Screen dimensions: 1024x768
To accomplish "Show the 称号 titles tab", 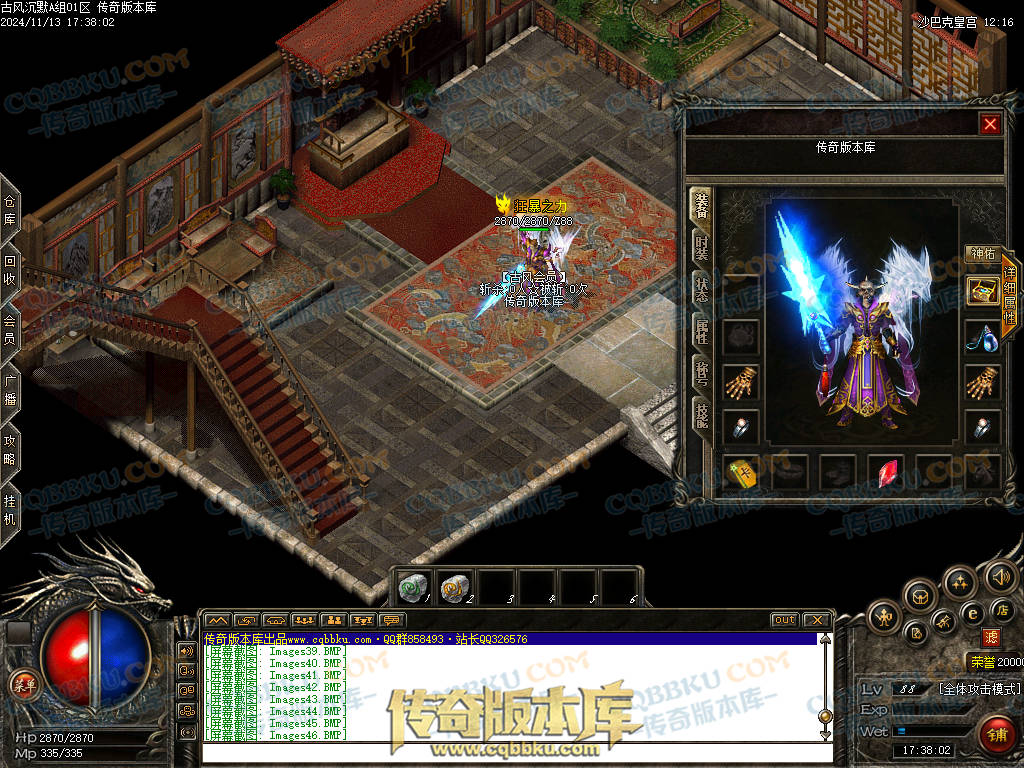I will click(x=702, y=373).
